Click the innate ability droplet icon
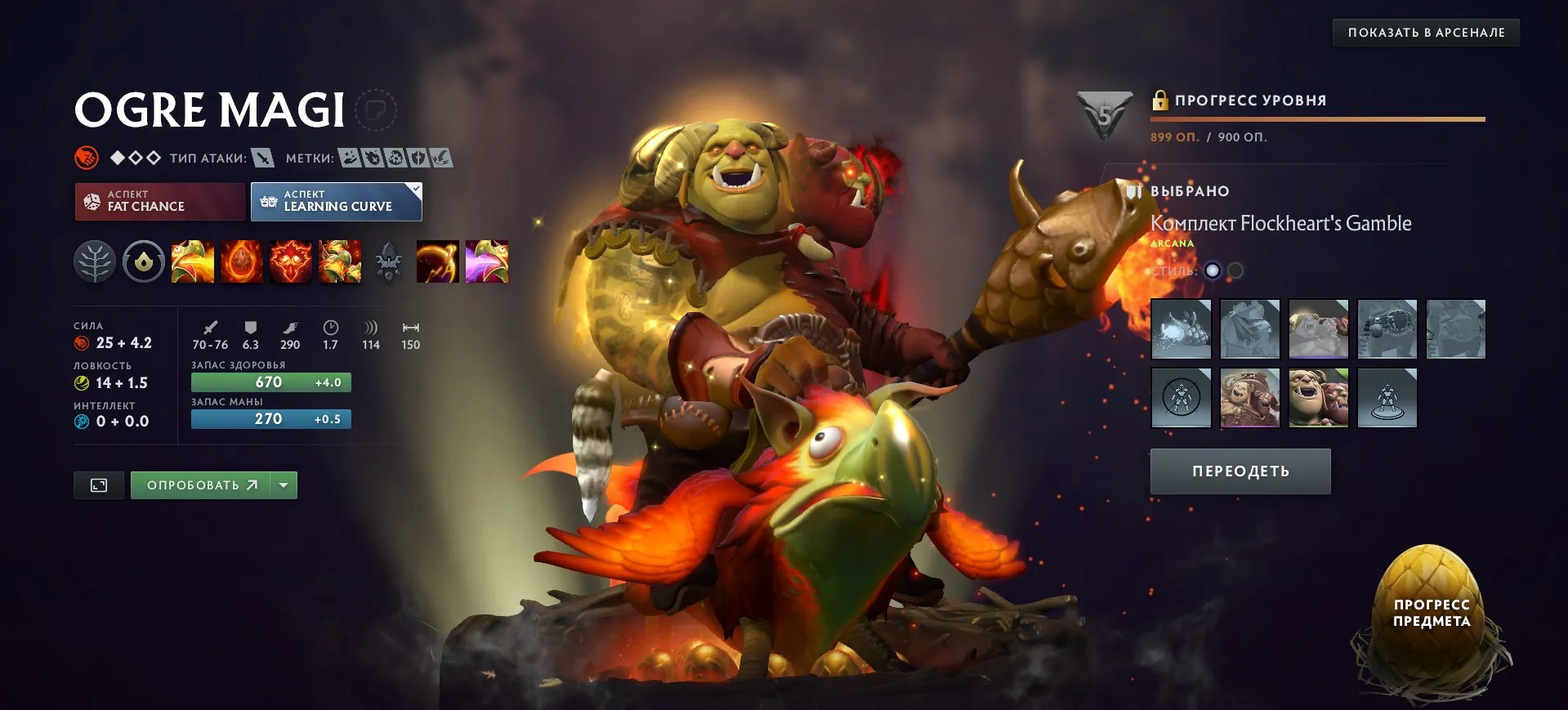The width and height of the screenshot is (1568, 710). pyautogui.click(x=143, y=261)
